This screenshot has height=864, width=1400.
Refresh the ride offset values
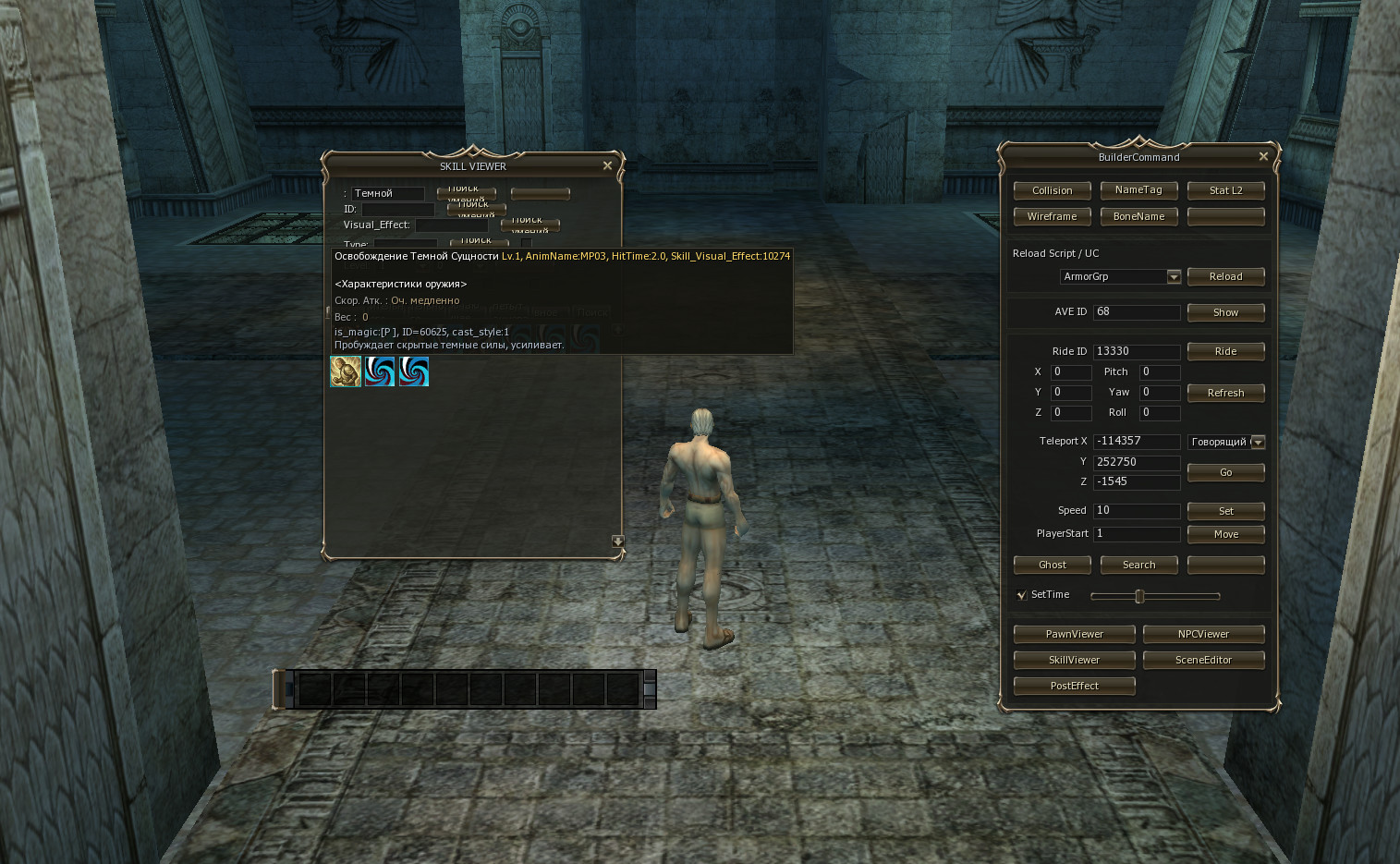click(x=1225, y=393)
